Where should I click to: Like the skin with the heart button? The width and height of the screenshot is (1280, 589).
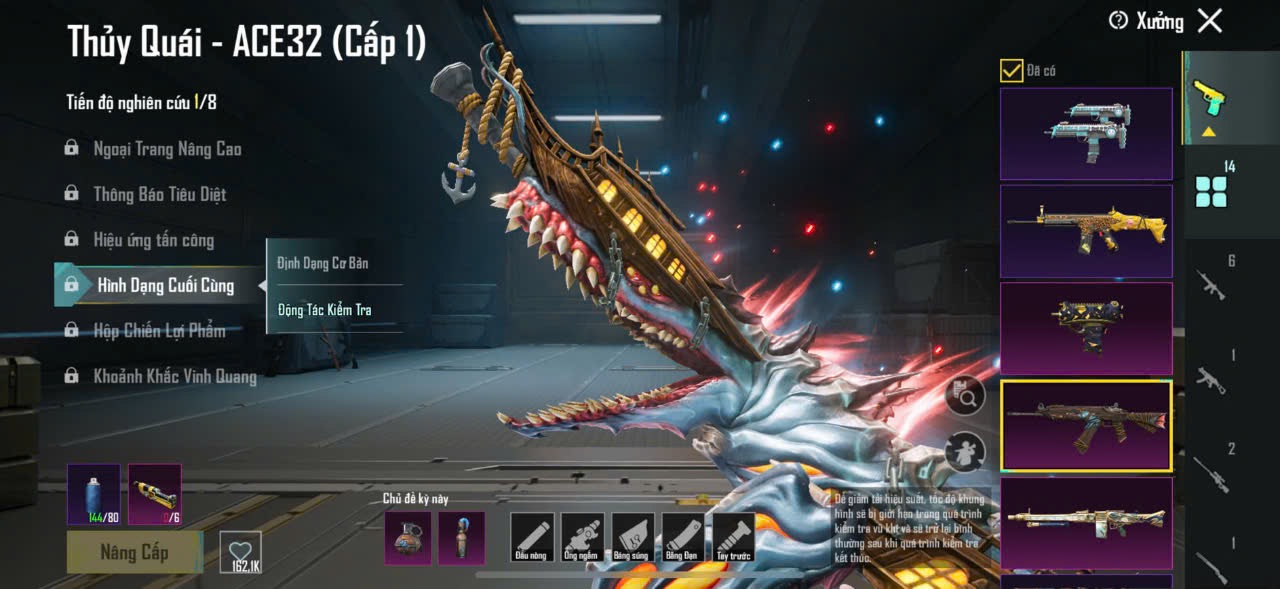pyautogui.click(x=240, y=552)
